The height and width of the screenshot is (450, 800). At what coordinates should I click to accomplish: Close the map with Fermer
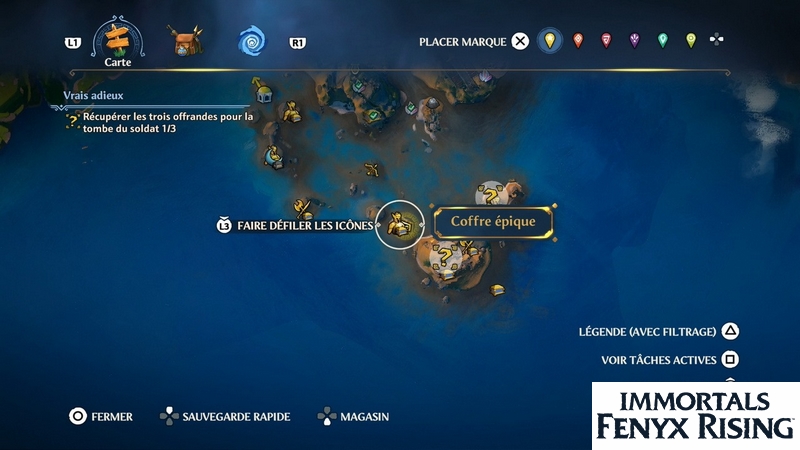[77, 416]
